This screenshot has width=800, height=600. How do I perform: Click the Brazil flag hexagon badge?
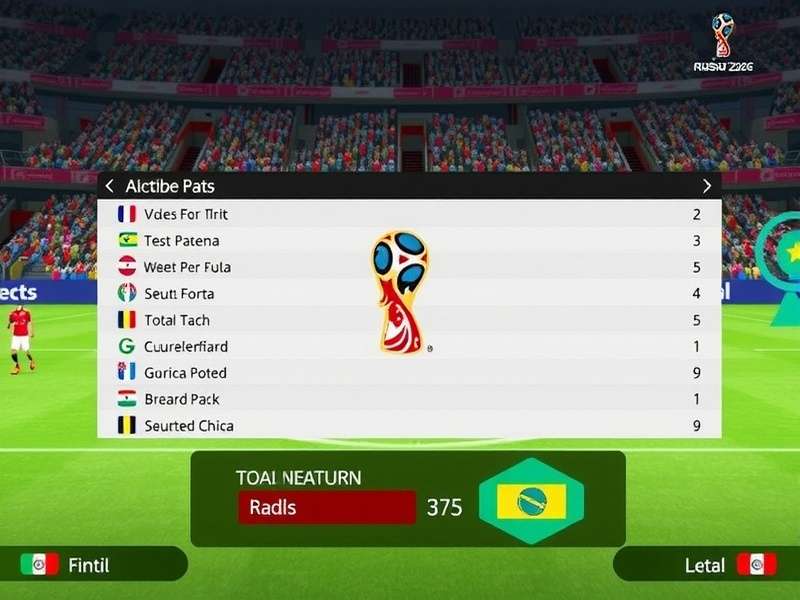point(531,501)
